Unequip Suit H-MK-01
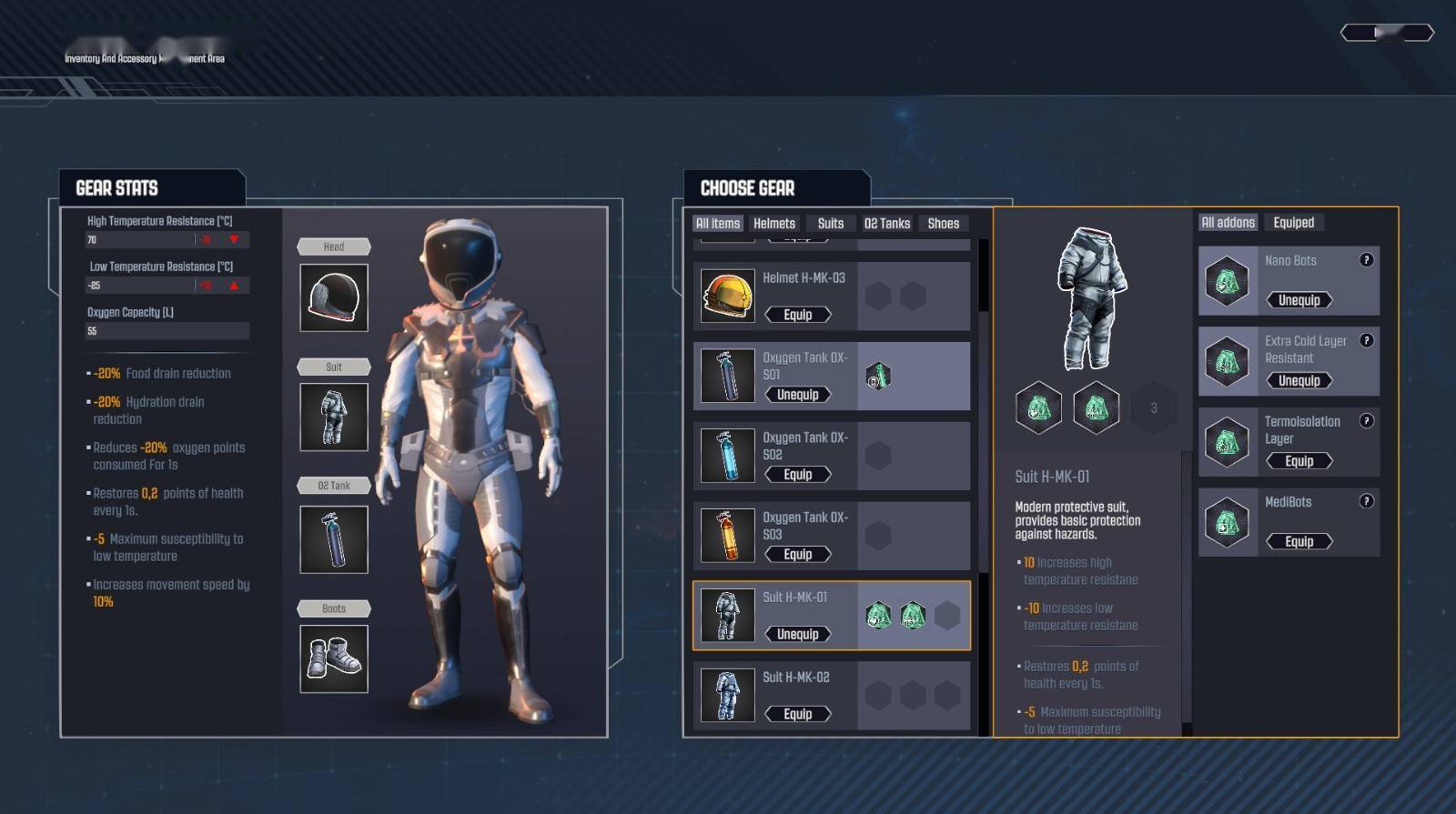This screenshot has height=814, width=1456. 797,634
